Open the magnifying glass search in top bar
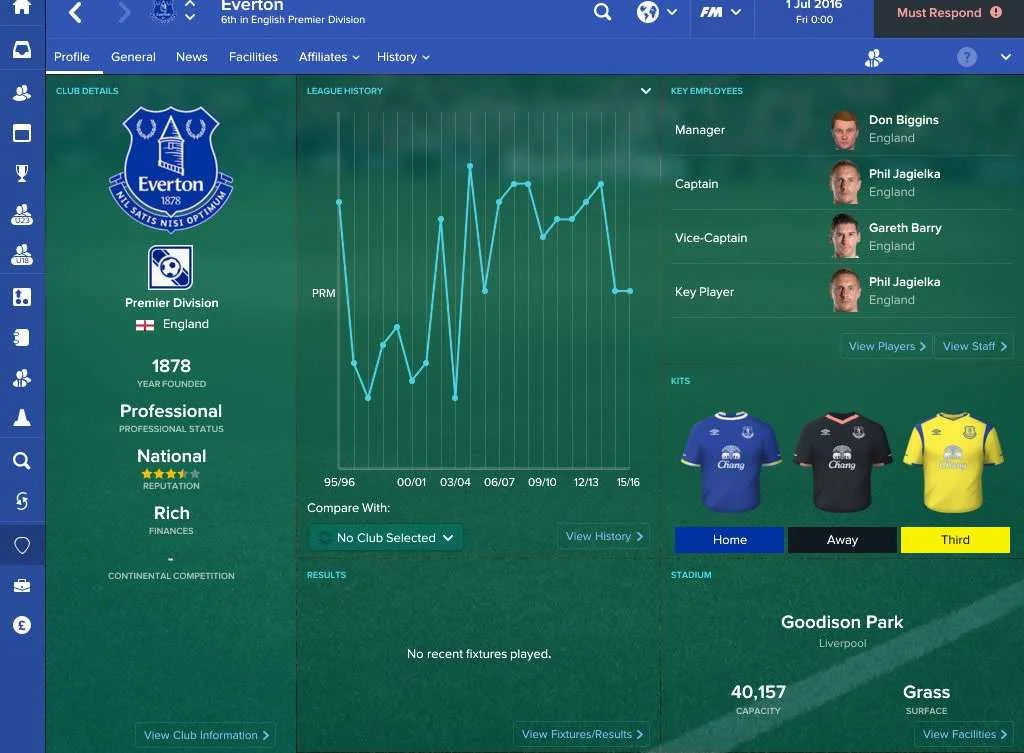 click(x=602, y=13)
